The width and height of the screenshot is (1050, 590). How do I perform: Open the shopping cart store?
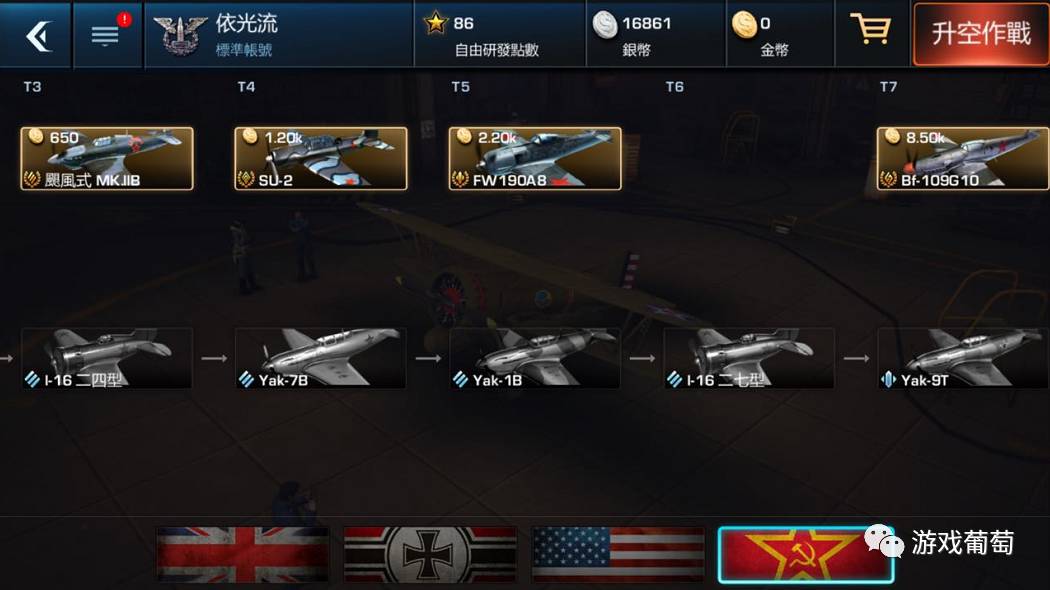coord(869,31)
